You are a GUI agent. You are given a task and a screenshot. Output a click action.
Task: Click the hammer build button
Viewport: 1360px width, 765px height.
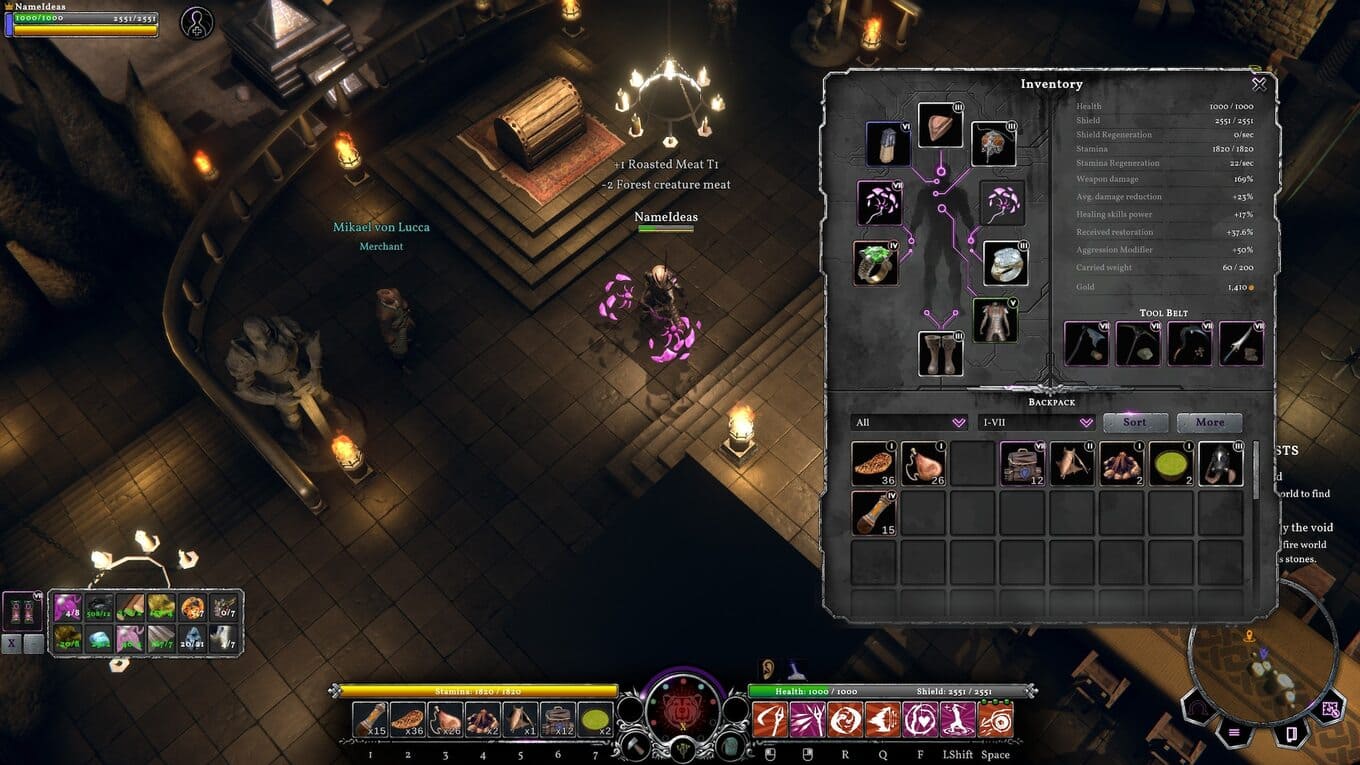635,746
